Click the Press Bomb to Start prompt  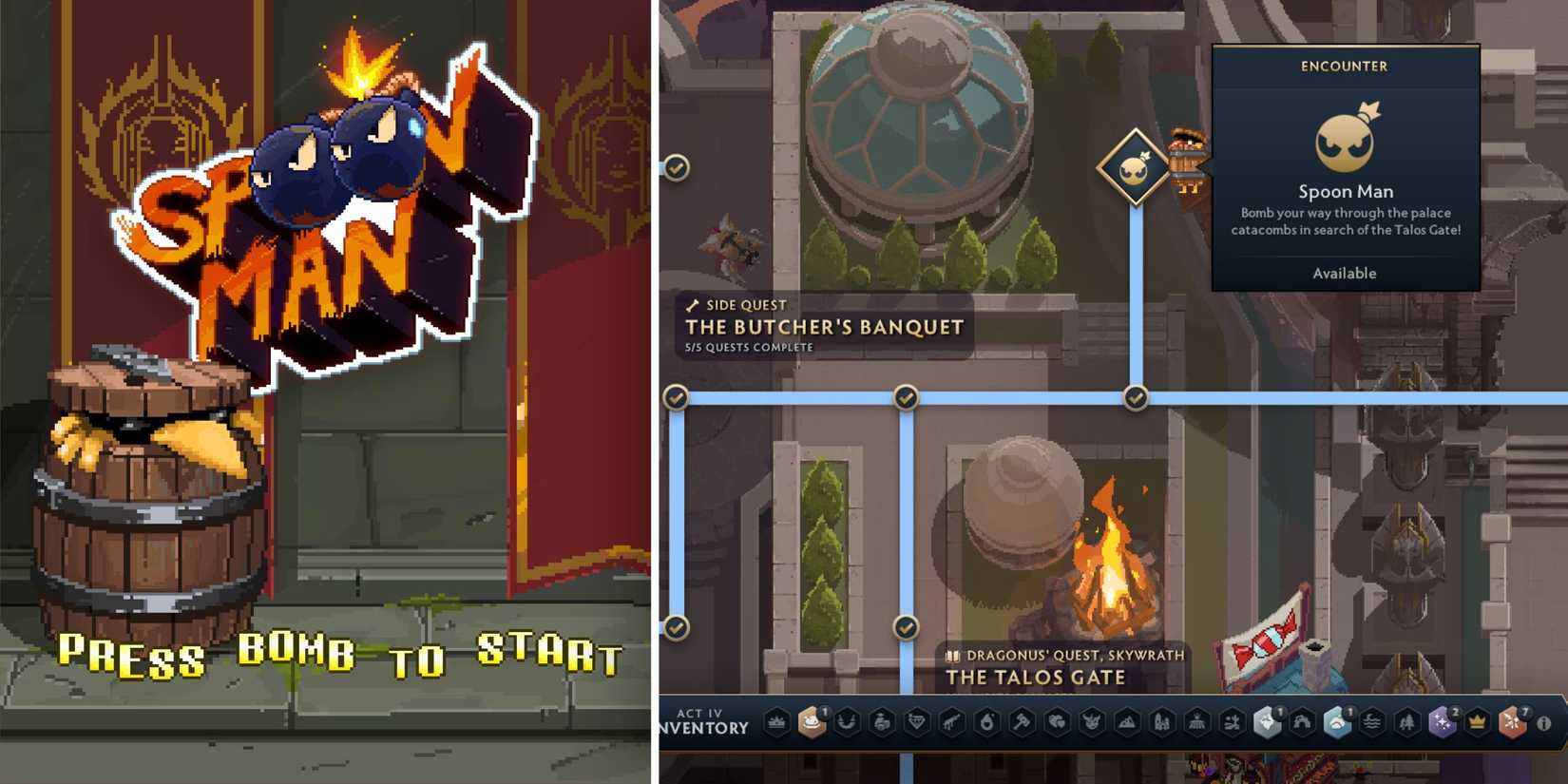click(x=339, y=656)
